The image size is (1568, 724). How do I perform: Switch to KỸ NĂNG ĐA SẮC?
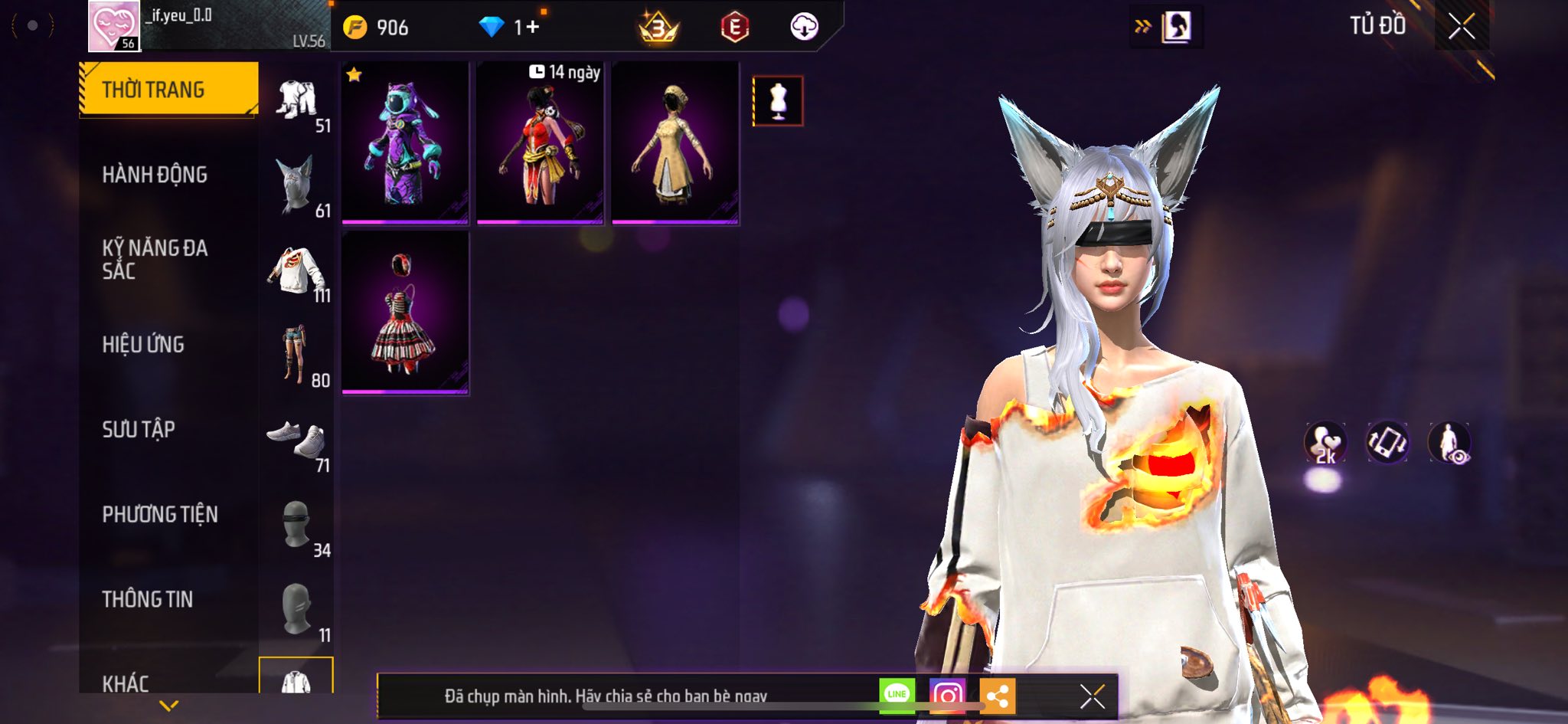[x=155, y=259]
